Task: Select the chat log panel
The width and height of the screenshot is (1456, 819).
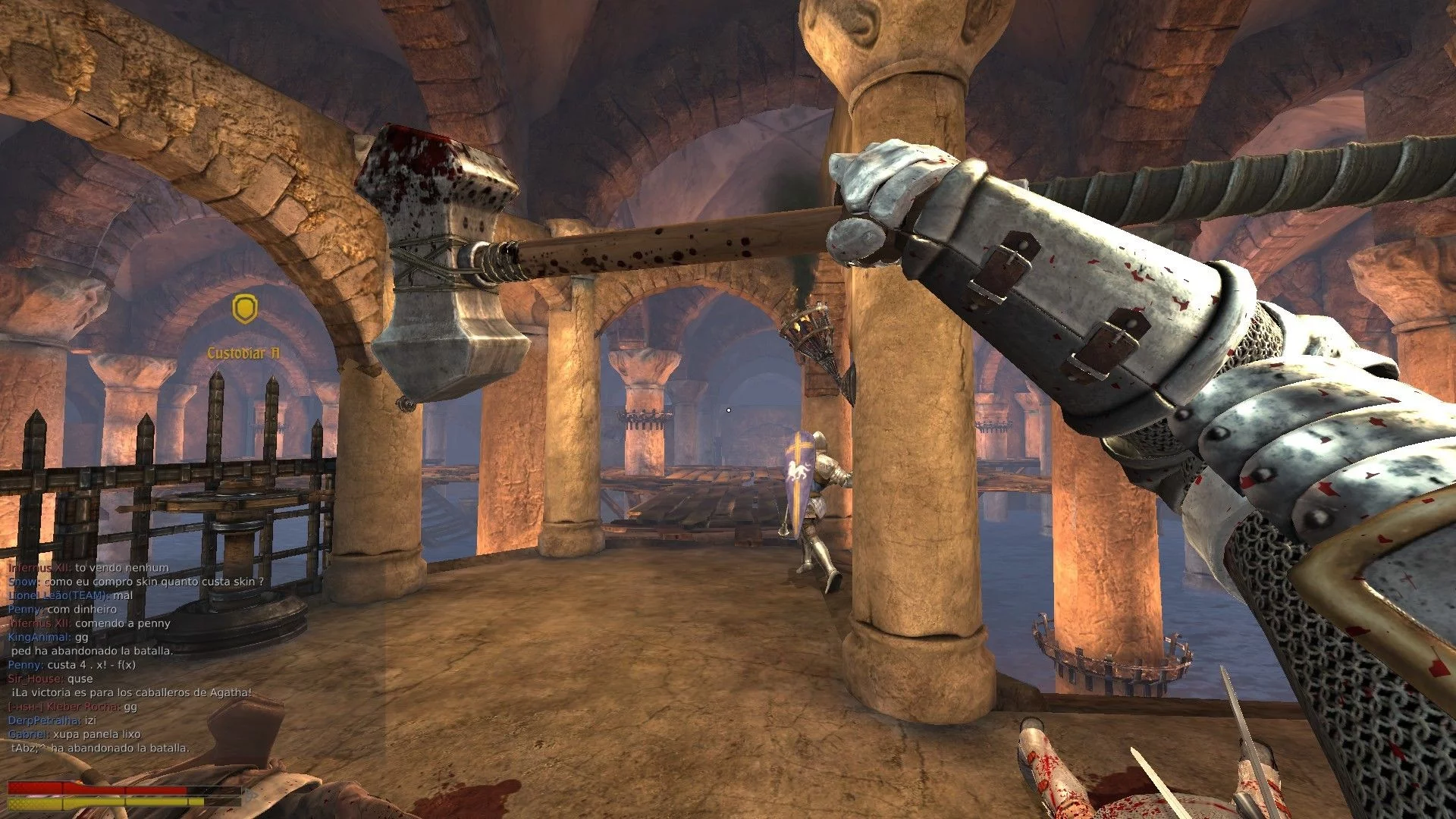Action: 136,657
